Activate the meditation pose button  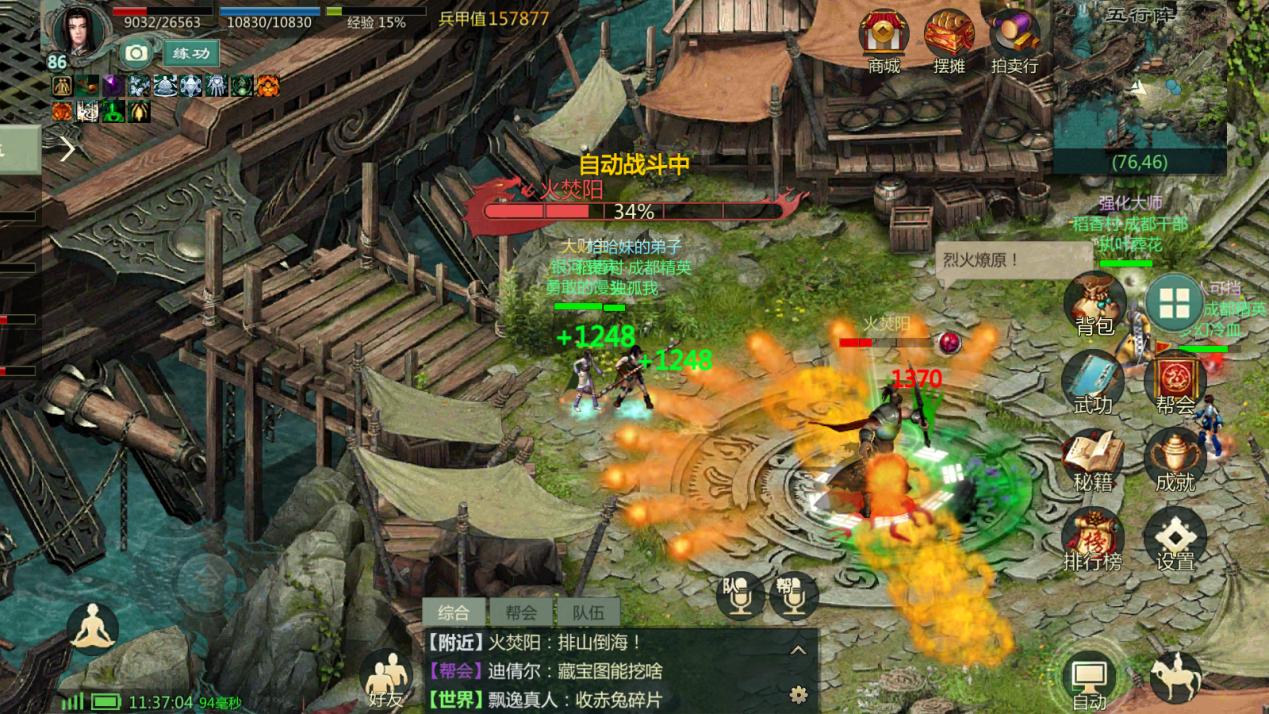click(93, 629)
